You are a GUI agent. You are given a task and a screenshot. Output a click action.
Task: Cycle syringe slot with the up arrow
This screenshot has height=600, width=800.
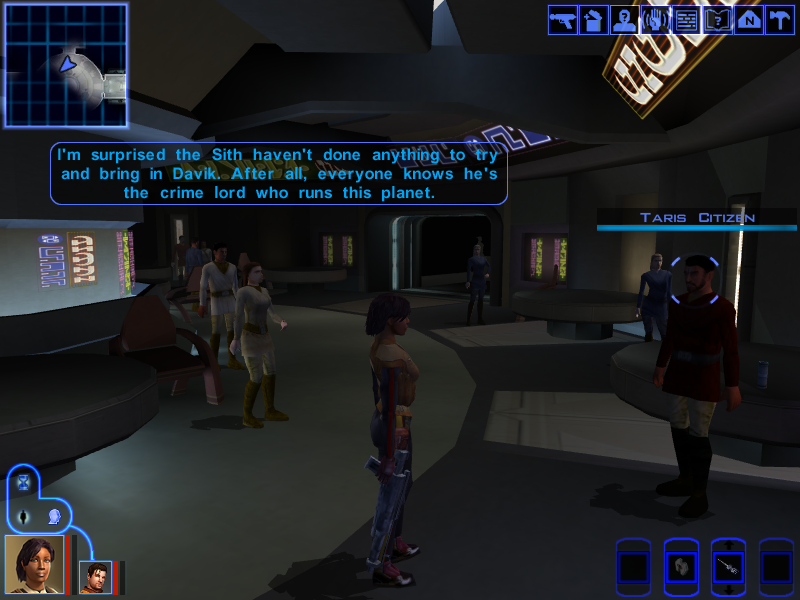[x=728, y=545]
